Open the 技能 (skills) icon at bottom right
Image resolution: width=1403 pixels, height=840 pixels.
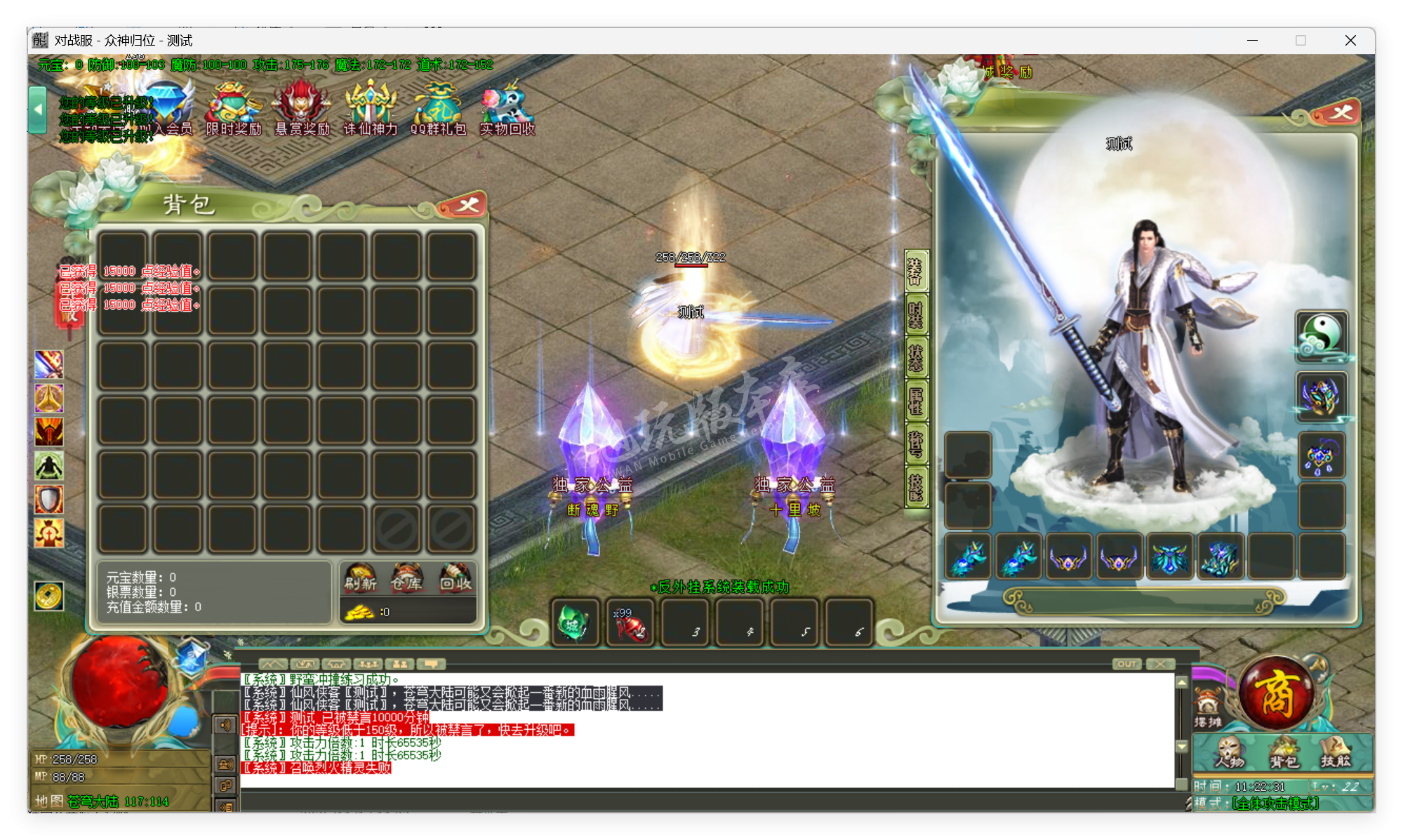tap(1335, 752)
